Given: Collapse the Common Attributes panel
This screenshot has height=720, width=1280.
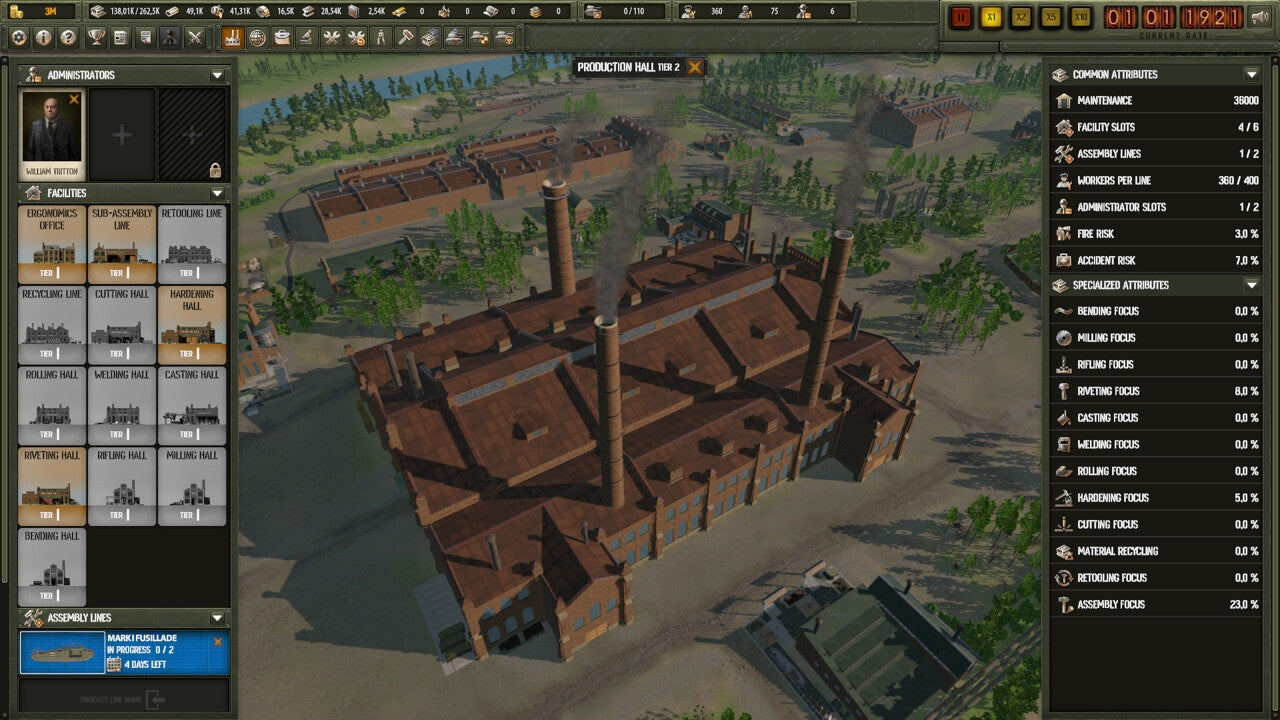Looking at the screenshot, I should [x=1251, y=74].
